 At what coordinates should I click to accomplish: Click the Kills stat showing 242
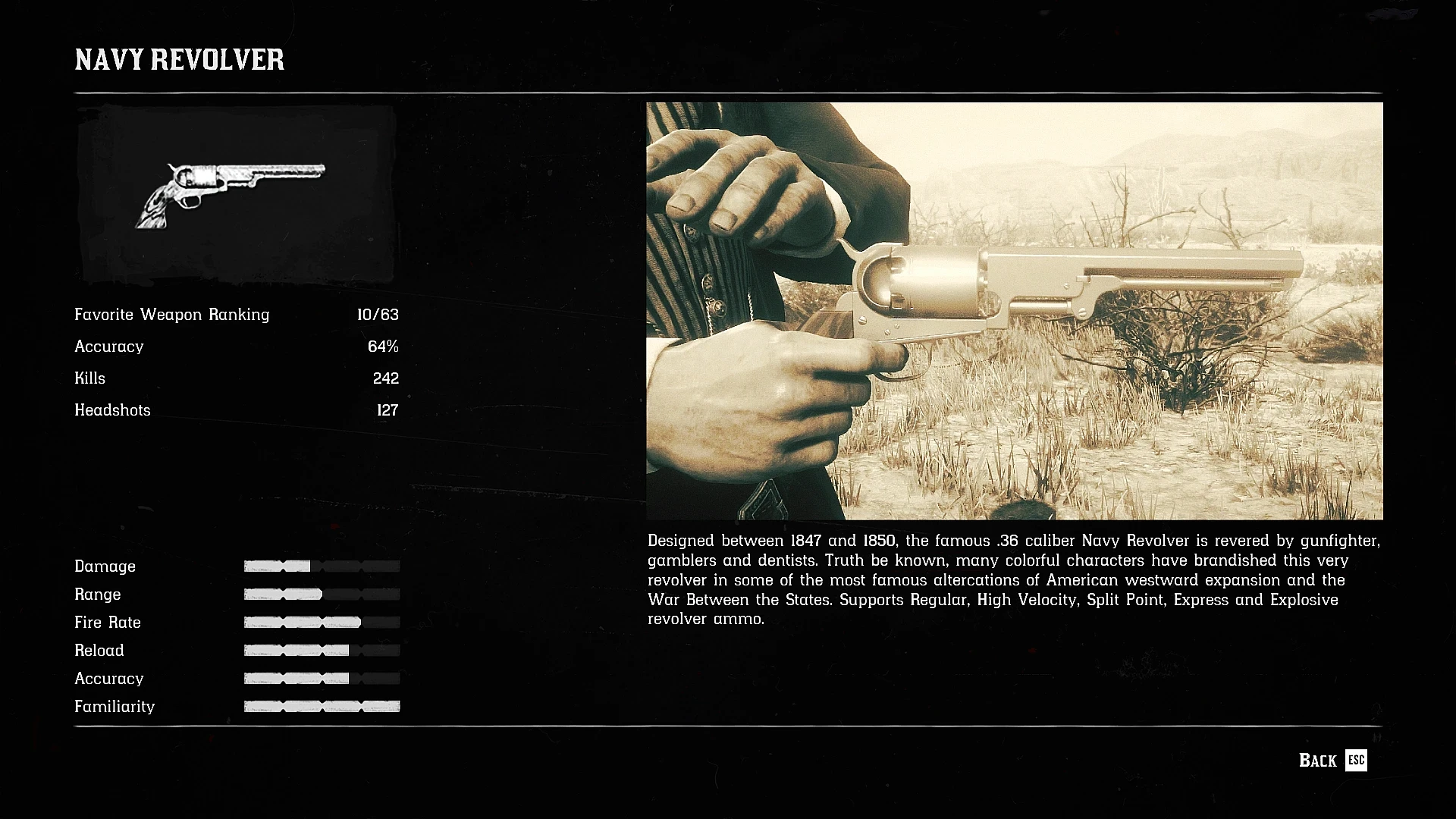[x=388, y=378]
